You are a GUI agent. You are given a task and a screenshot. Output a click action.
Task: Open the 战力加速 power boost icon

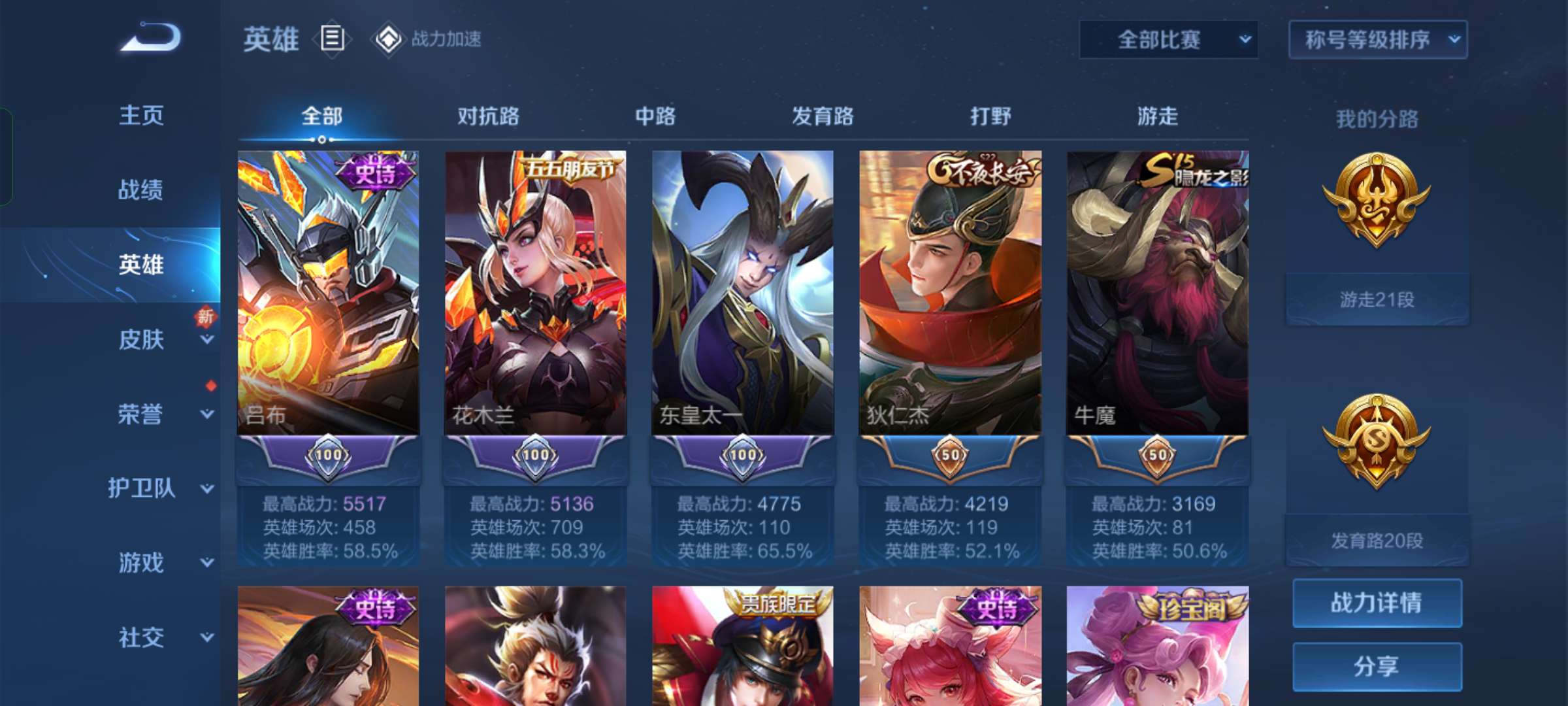(389, 39)
